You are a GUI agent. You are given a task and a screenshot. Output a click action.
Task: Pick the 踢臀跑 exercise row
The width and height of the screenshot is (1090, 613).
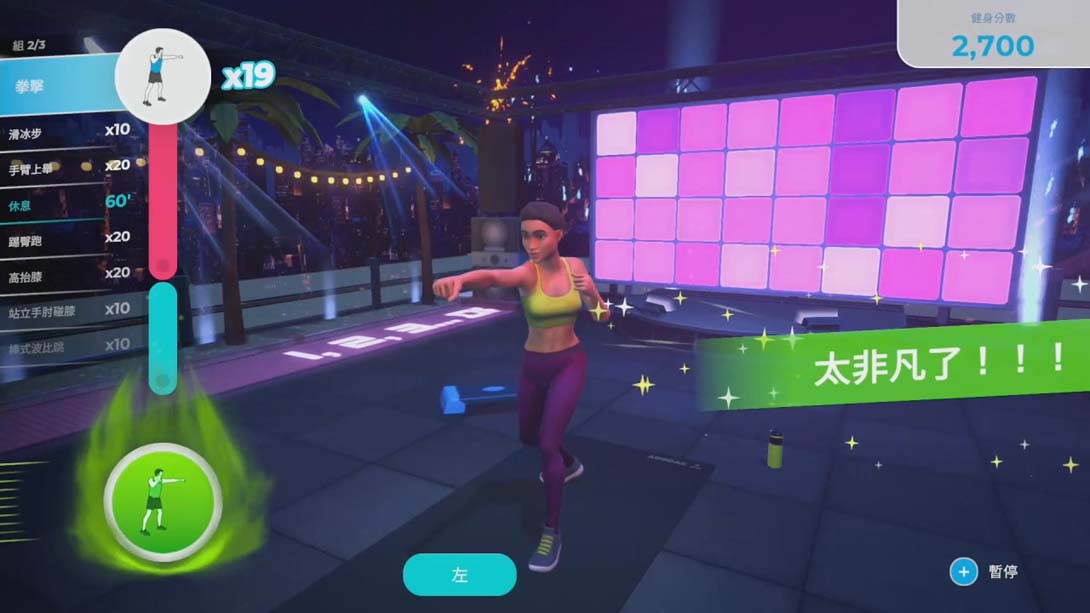pyautogui.click(x=65, y=238)
